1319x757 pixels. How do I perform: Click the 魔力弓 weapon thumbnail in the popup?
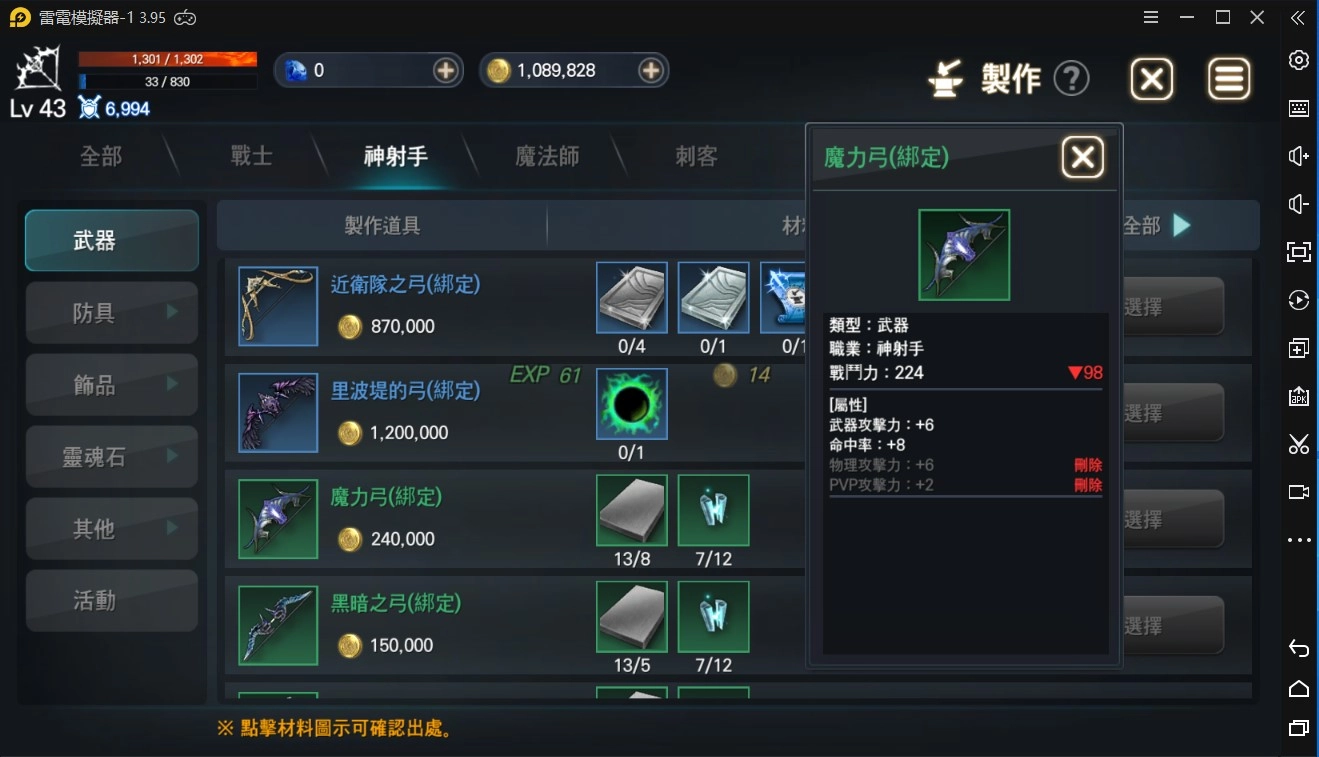[x=963, y=254]
